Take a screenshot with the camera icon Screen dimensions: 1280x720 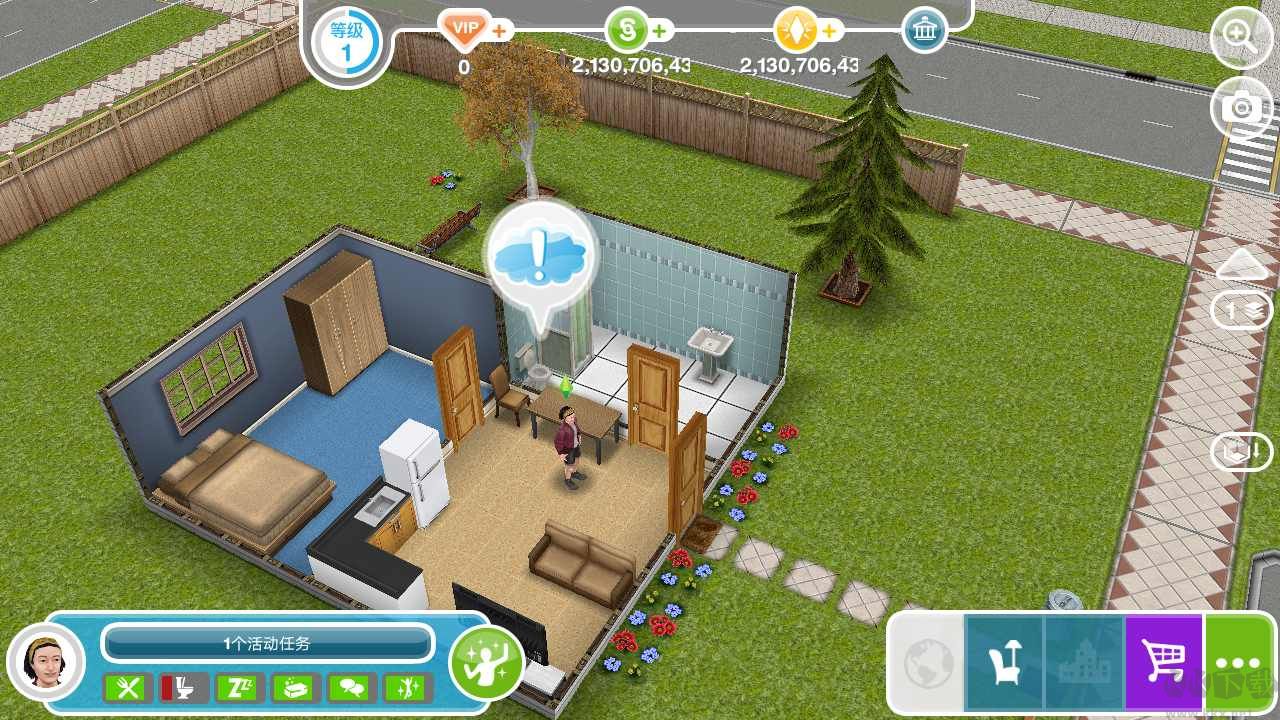click(x=1241, y=108)
